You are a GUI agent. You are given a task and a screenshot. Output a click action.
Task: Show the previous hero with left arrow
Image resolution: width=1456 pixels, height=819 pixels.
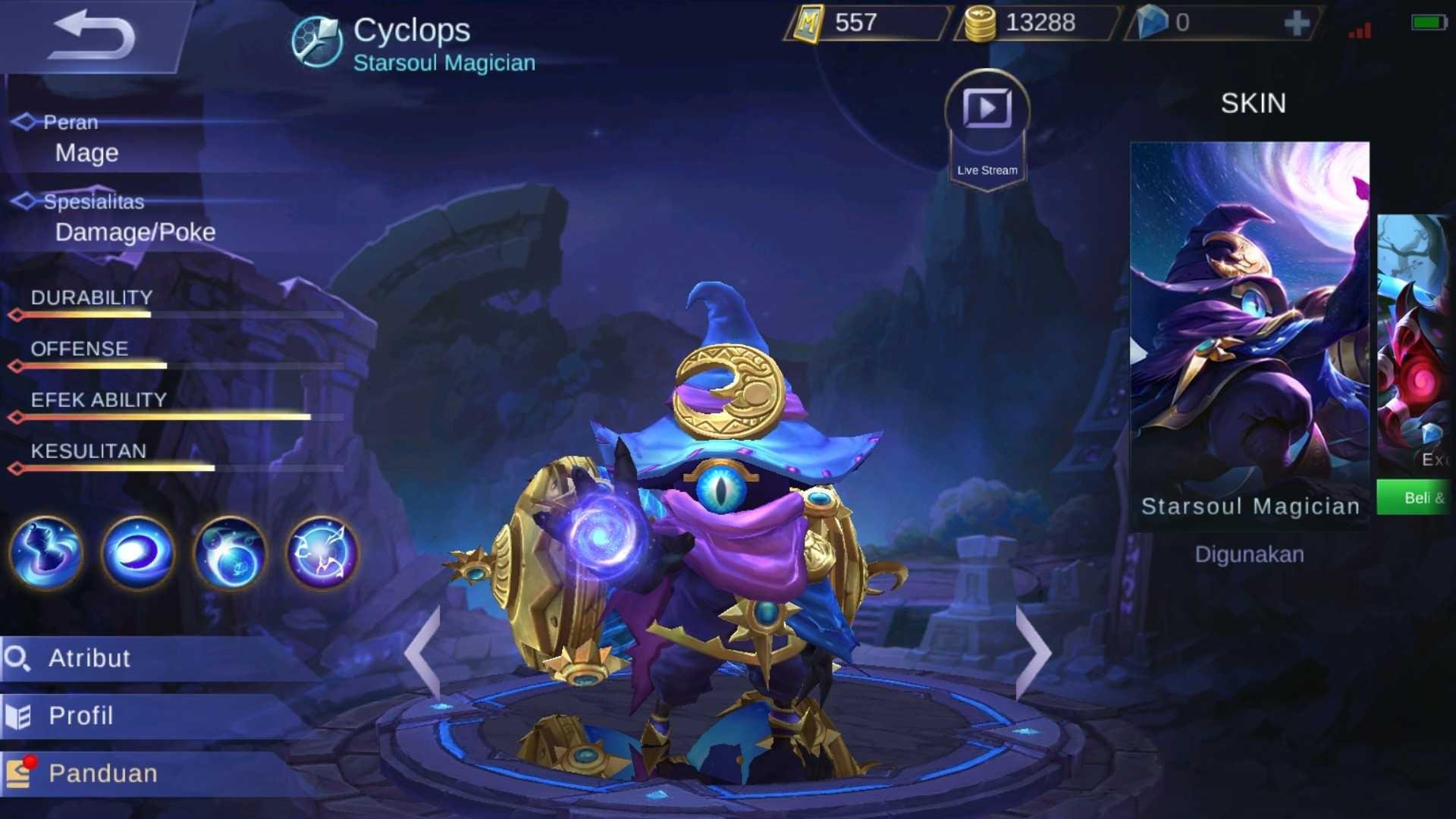422,652
